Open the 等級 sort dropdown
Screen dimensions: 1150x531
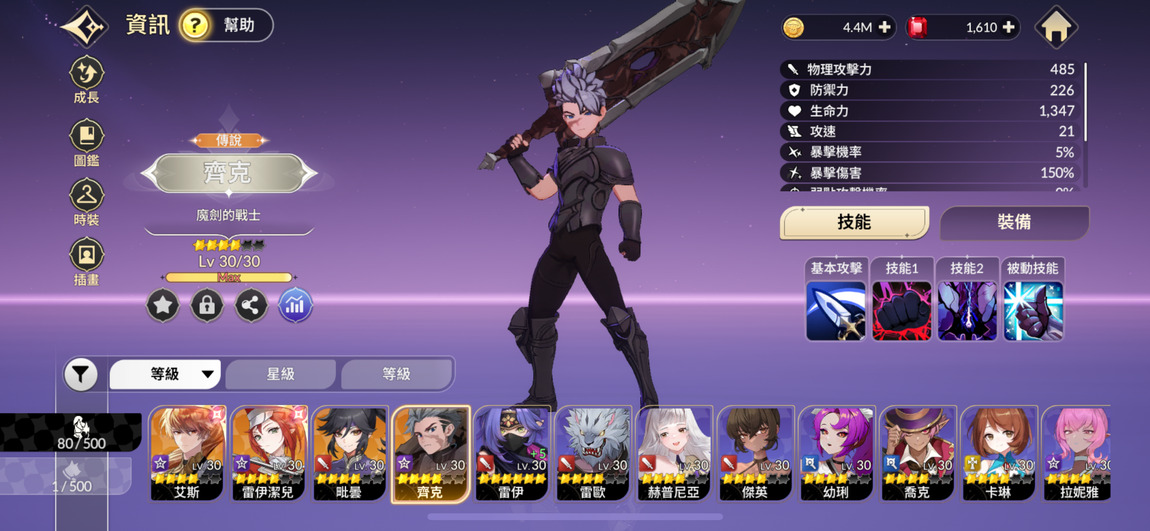166,374
